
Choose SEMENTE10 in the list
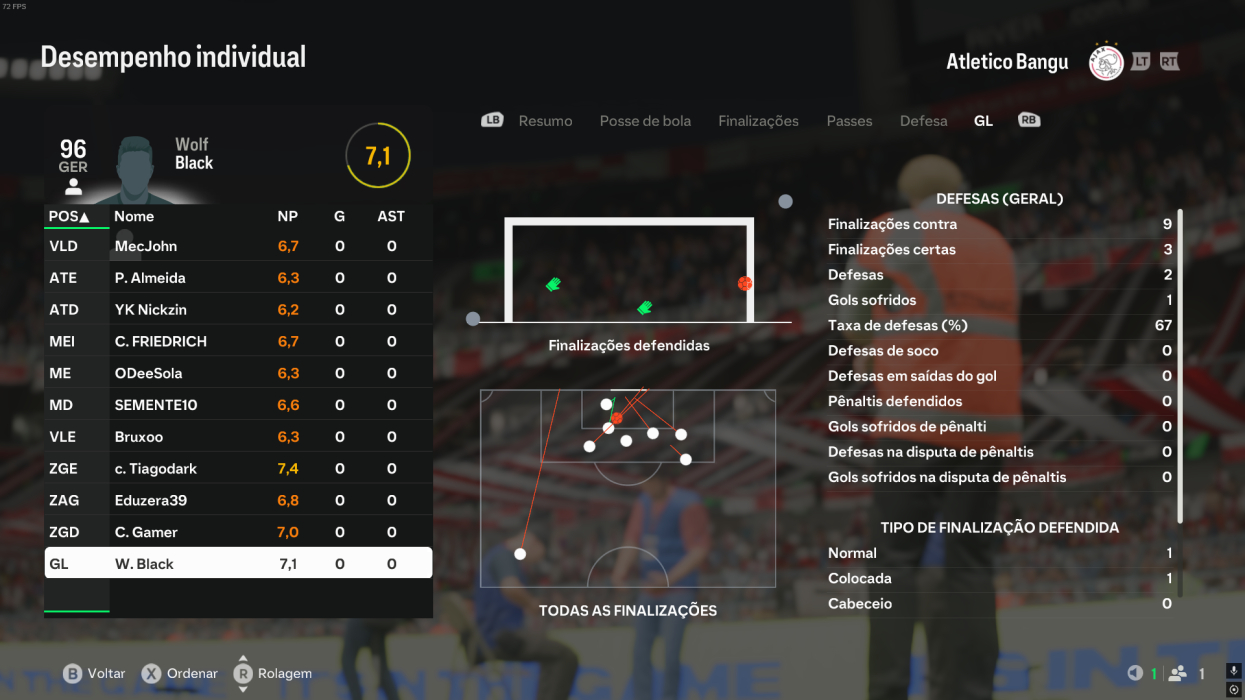(238, 405)
